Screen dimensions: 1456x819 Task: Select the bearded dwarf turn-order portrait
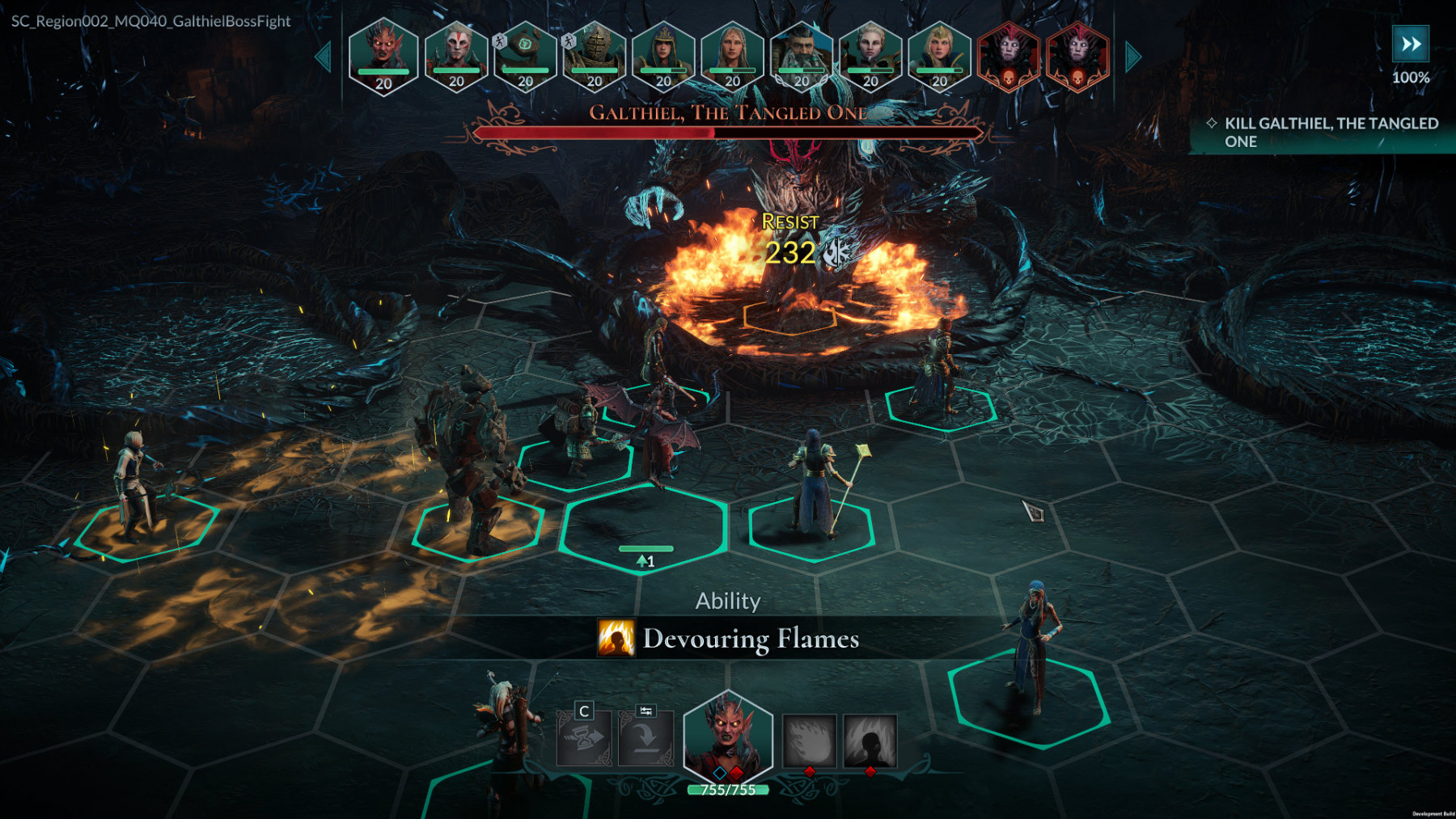click(x=802, y=55)
